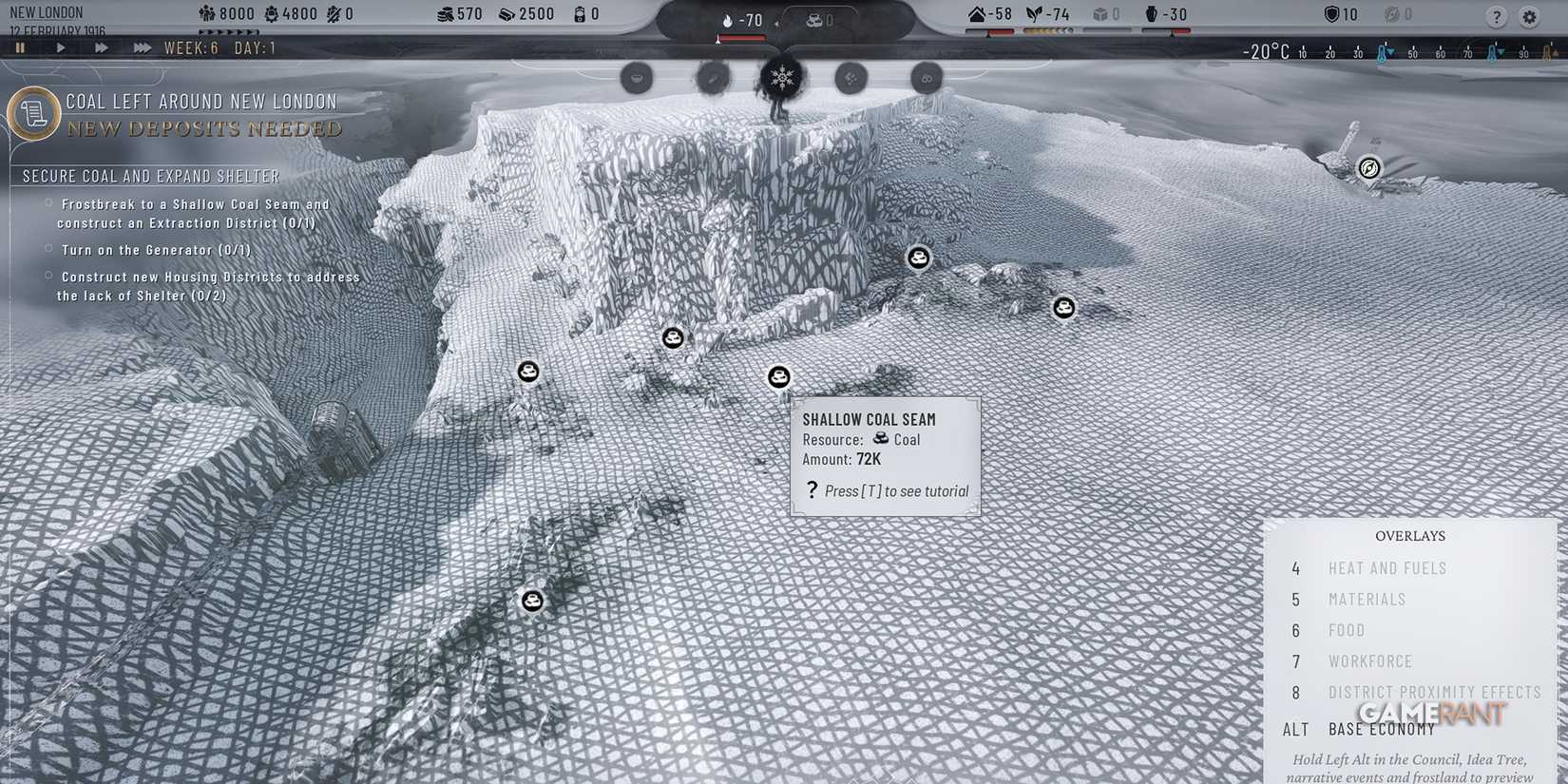Viewport: 1568px width, 784px height.
Task: Click the Shallow Coal Seam map marker
Action: tap(779, 377)
